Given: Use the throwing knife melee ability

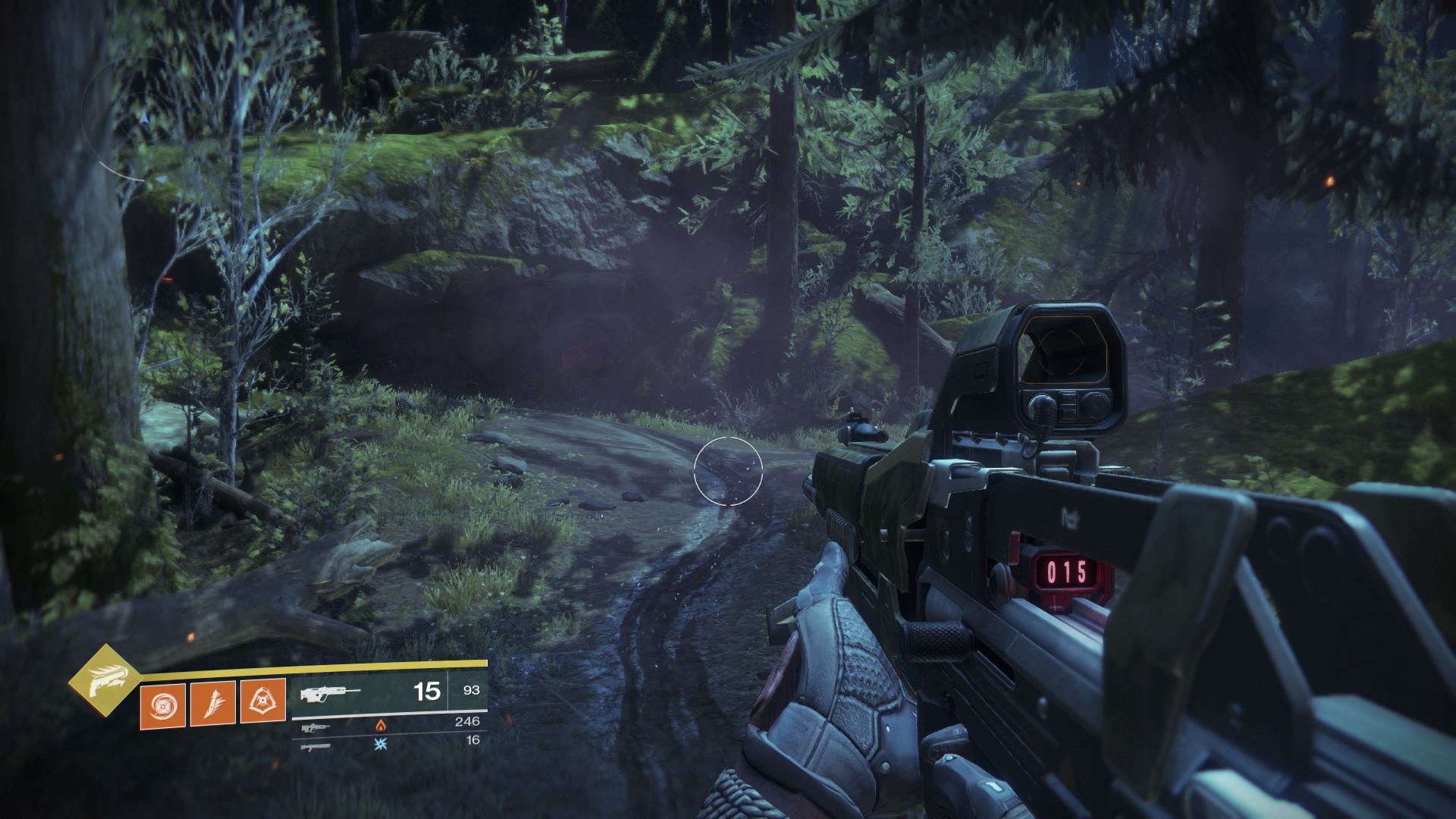Looking at the screenshot, I should click(x=212, y=704).
